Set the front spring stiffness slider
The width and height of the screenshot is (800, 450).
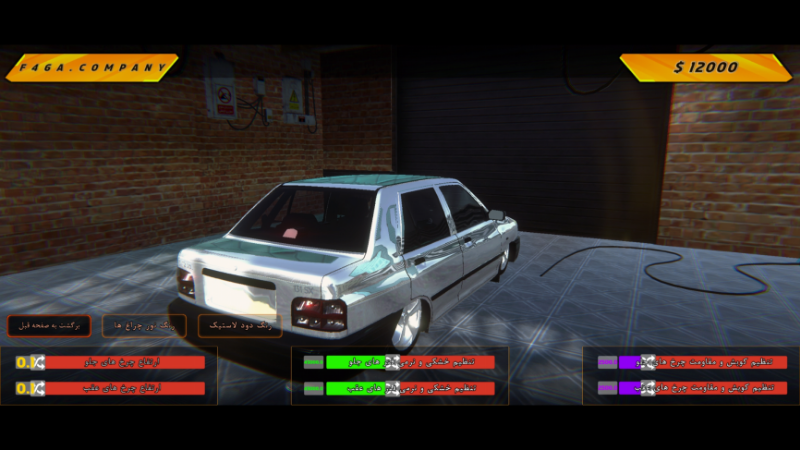click(392, 362)
